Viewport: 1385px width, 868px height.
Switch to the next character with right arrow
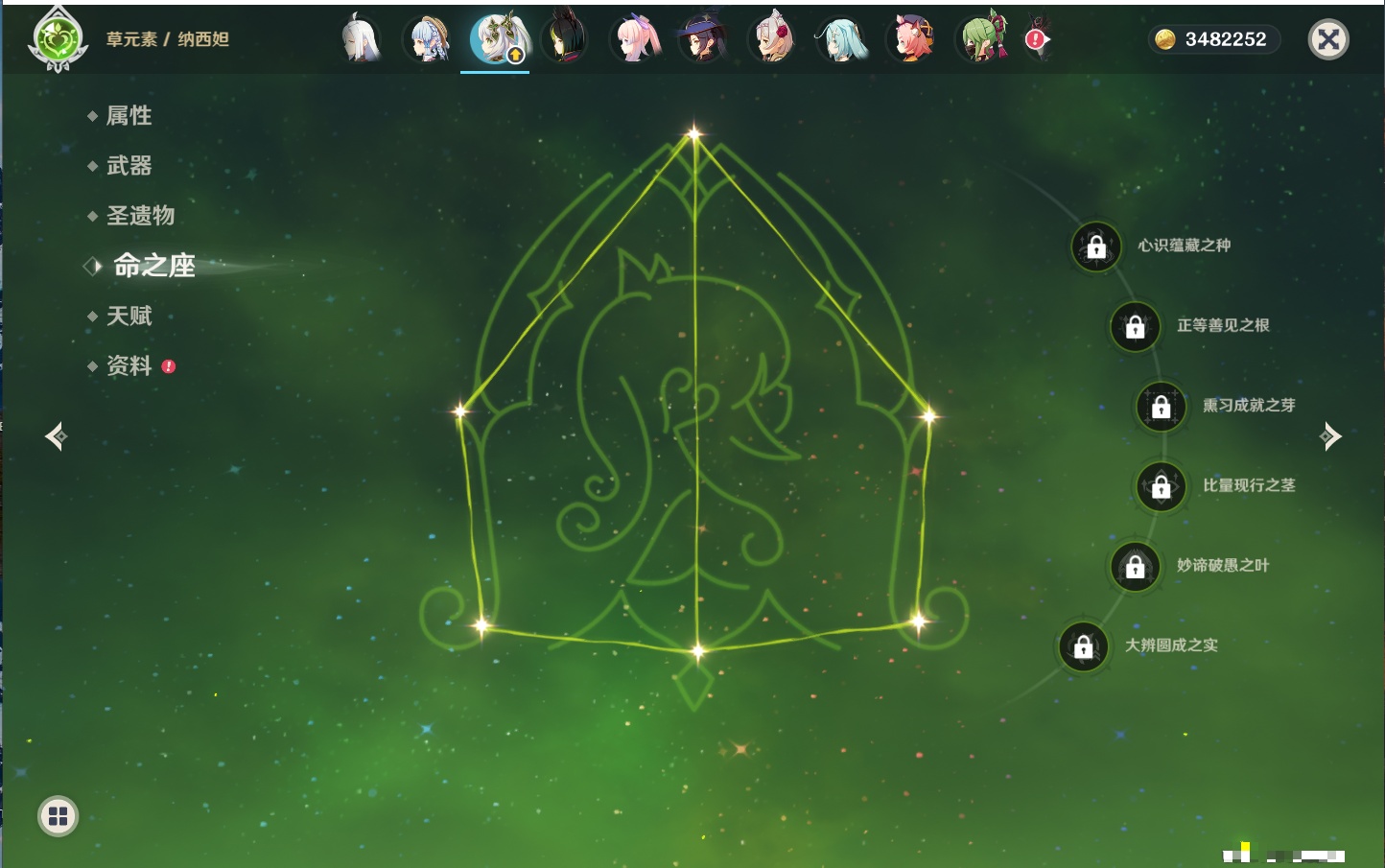pyautogui.click(x=1330, y=436)
